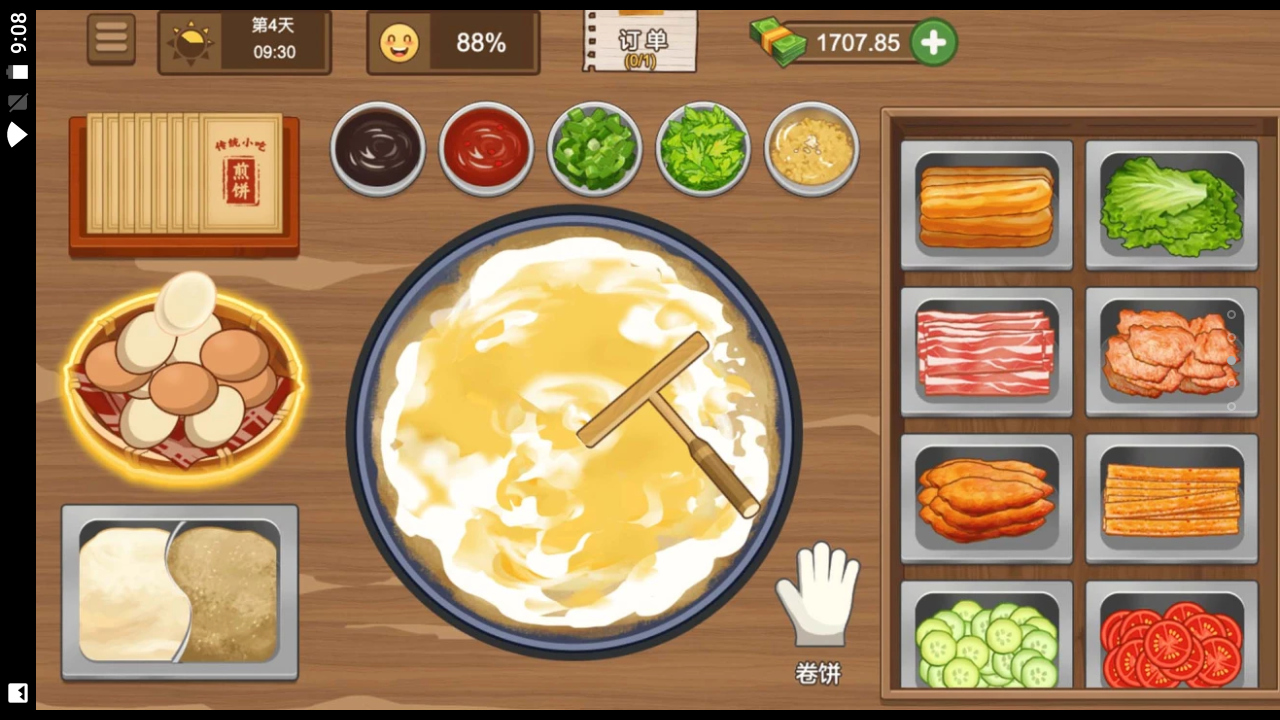Open the 订单 orders notepad
The height and width of the screenshot is (720, 1280).
coord(639,40)
